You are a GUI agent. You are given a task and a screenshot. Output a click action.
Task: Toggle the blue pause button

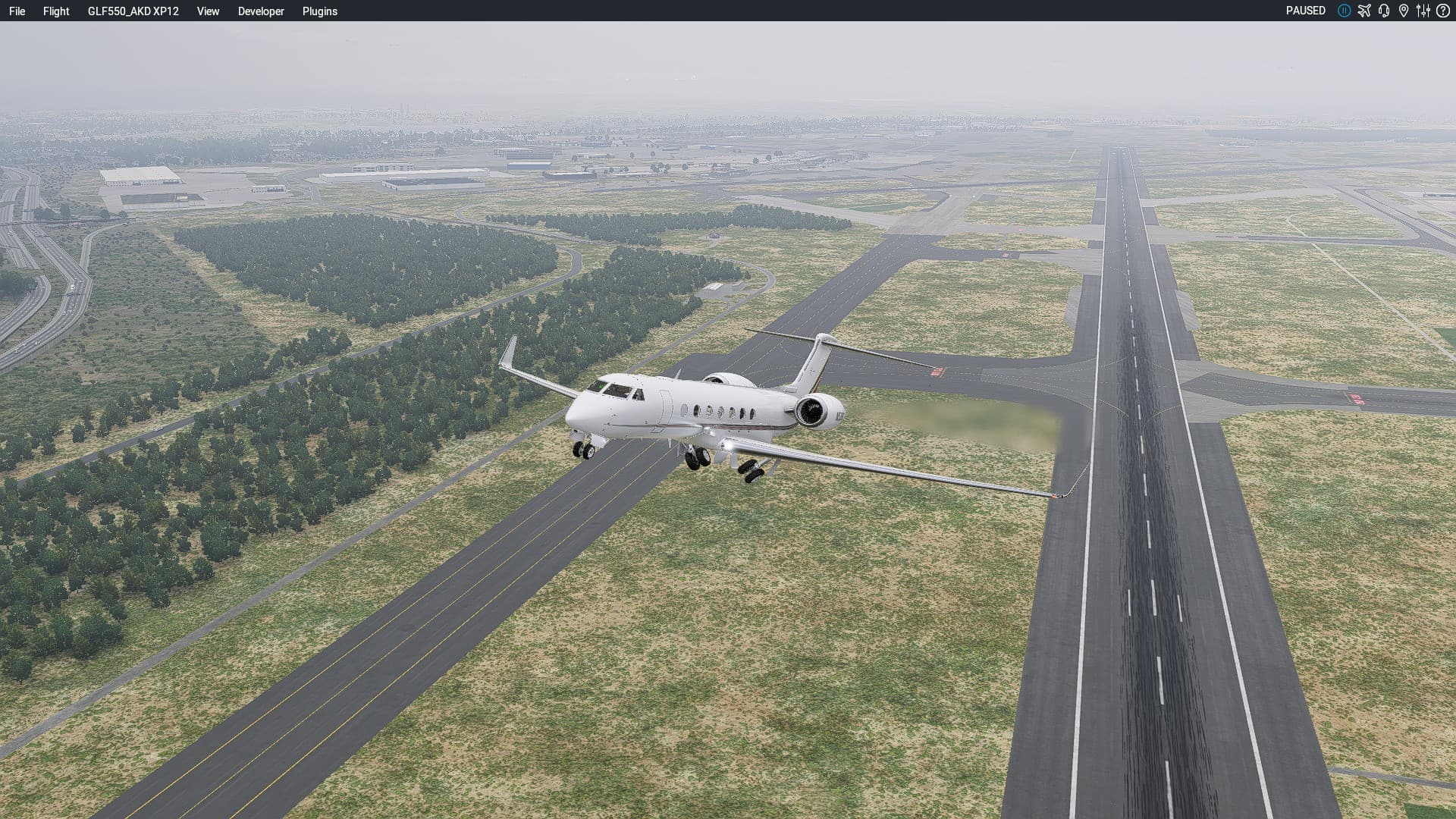point(1344,11)
